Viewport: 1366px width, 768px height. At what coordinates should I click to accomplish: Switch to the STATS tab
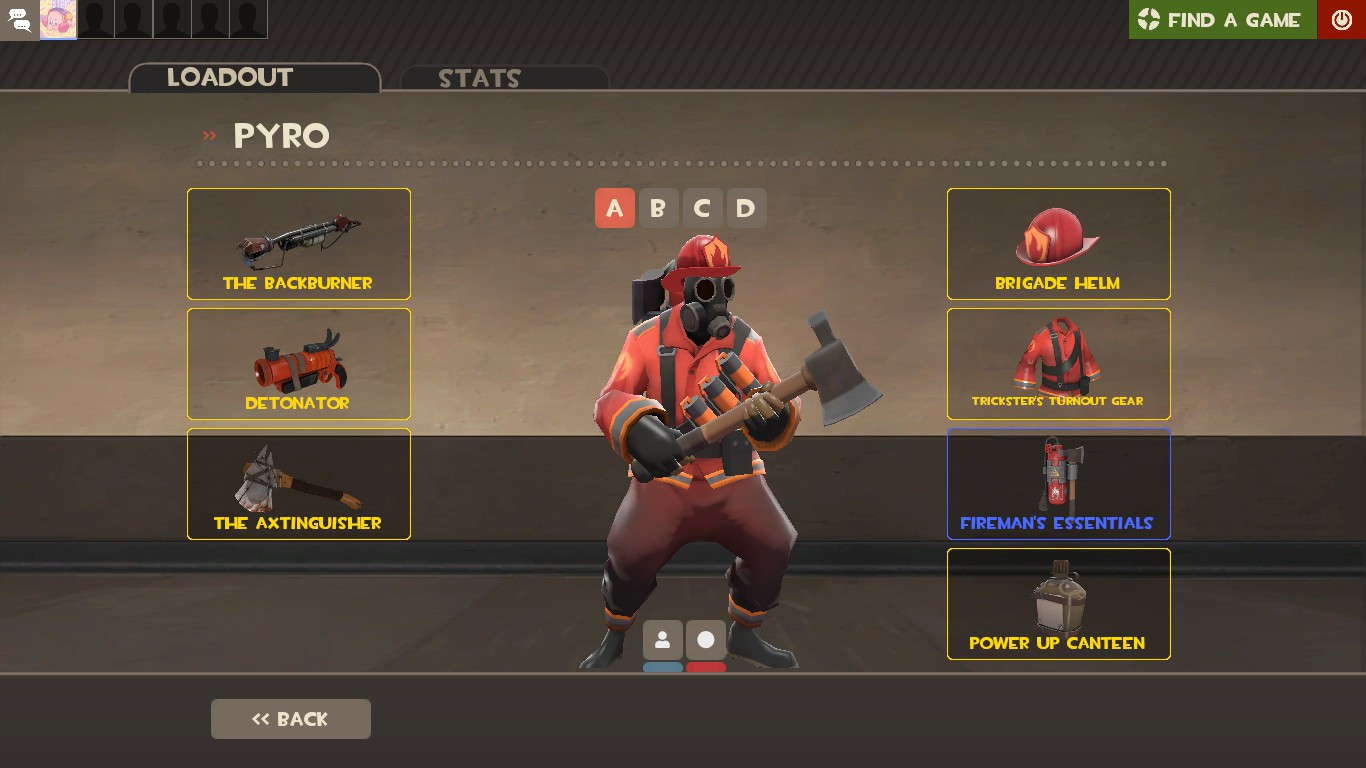click(478, 78)
